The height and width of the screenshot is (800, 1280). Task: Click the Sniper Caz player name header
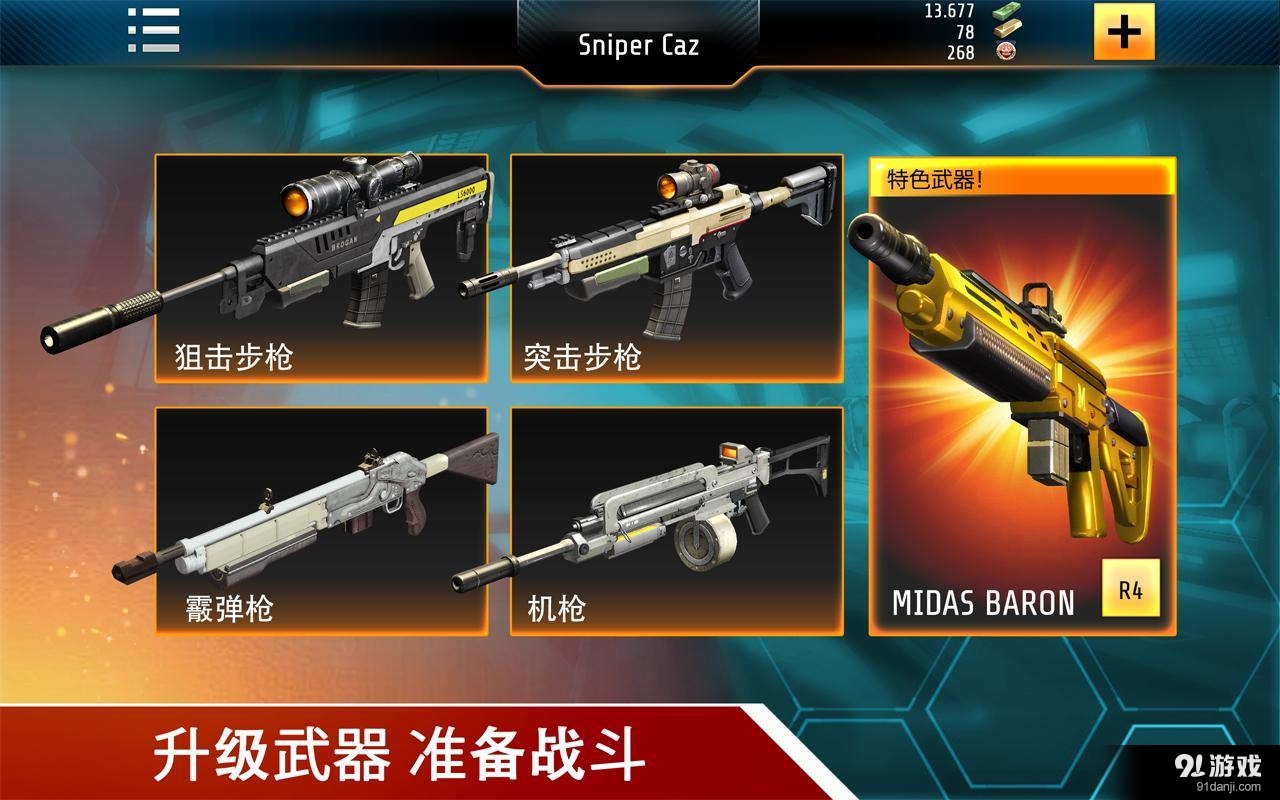[x=638, y=45]
